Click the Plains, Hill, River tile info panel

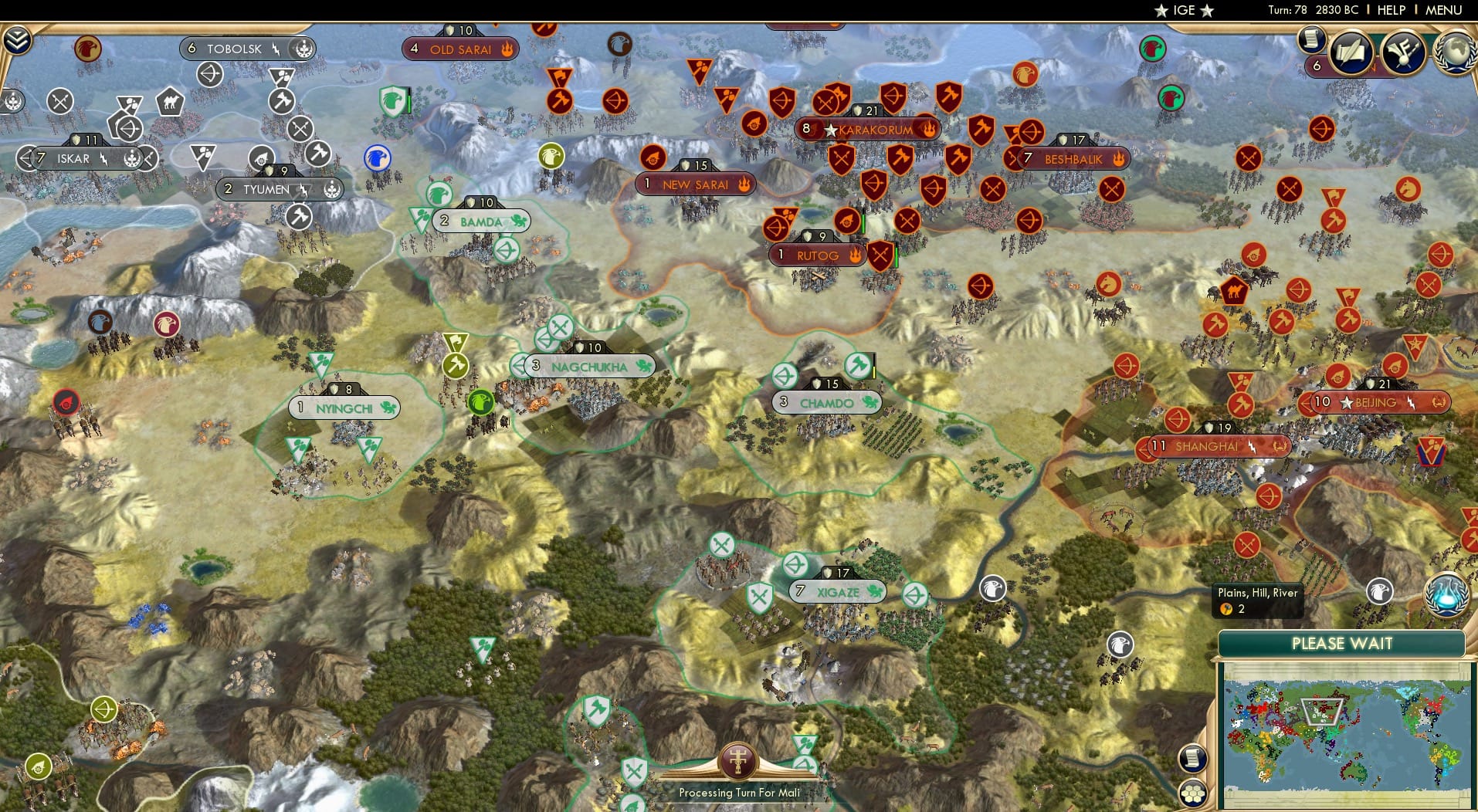coord(1257,598)
